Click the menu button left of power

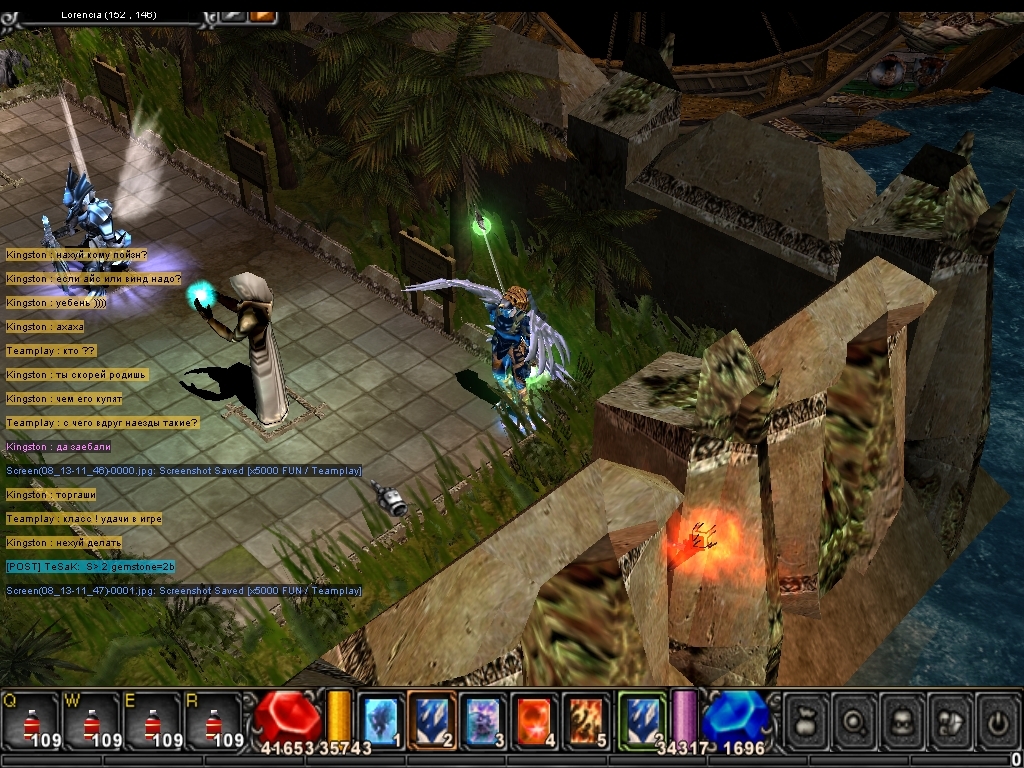pos(951,719)
